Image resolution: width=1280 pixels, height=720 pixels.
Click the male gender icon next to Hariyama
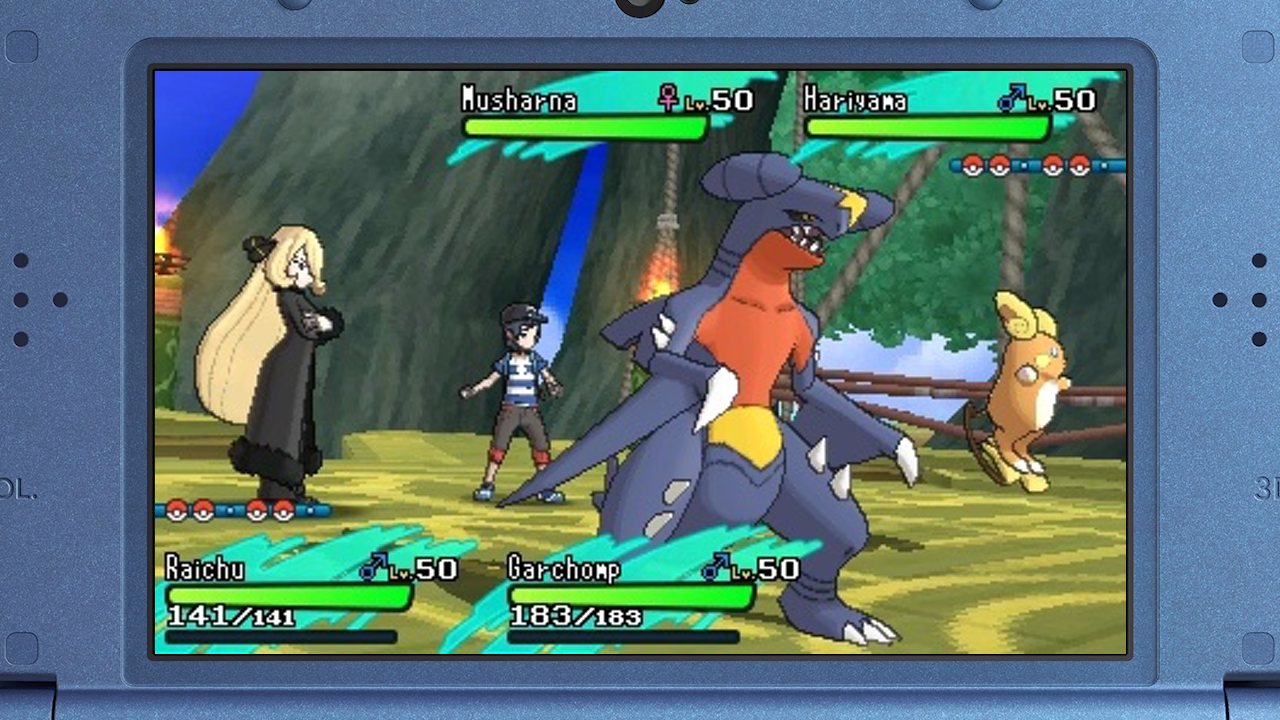pyautogui.click(x=1013, y=100)
